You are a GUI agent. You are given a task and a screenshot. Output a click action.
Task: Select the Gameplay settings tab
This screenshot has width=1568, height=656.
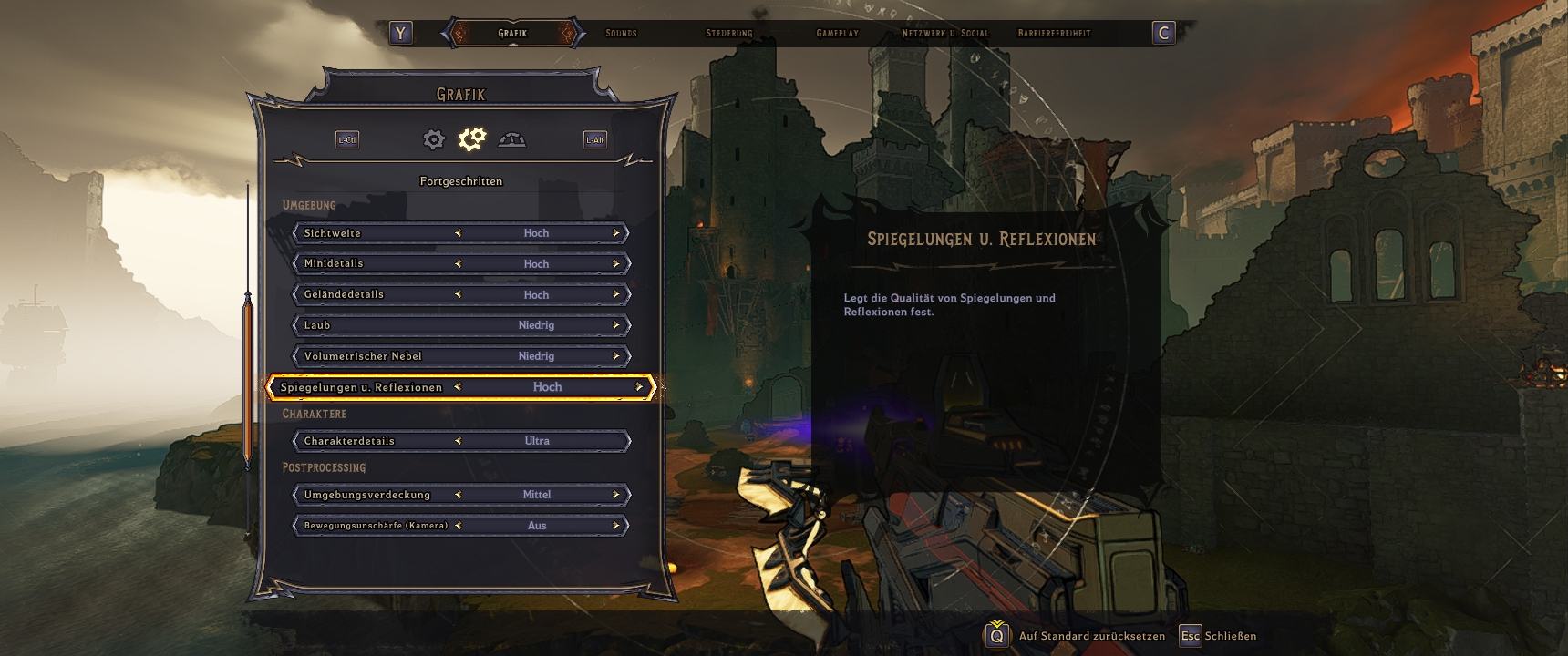click(837, 34)
